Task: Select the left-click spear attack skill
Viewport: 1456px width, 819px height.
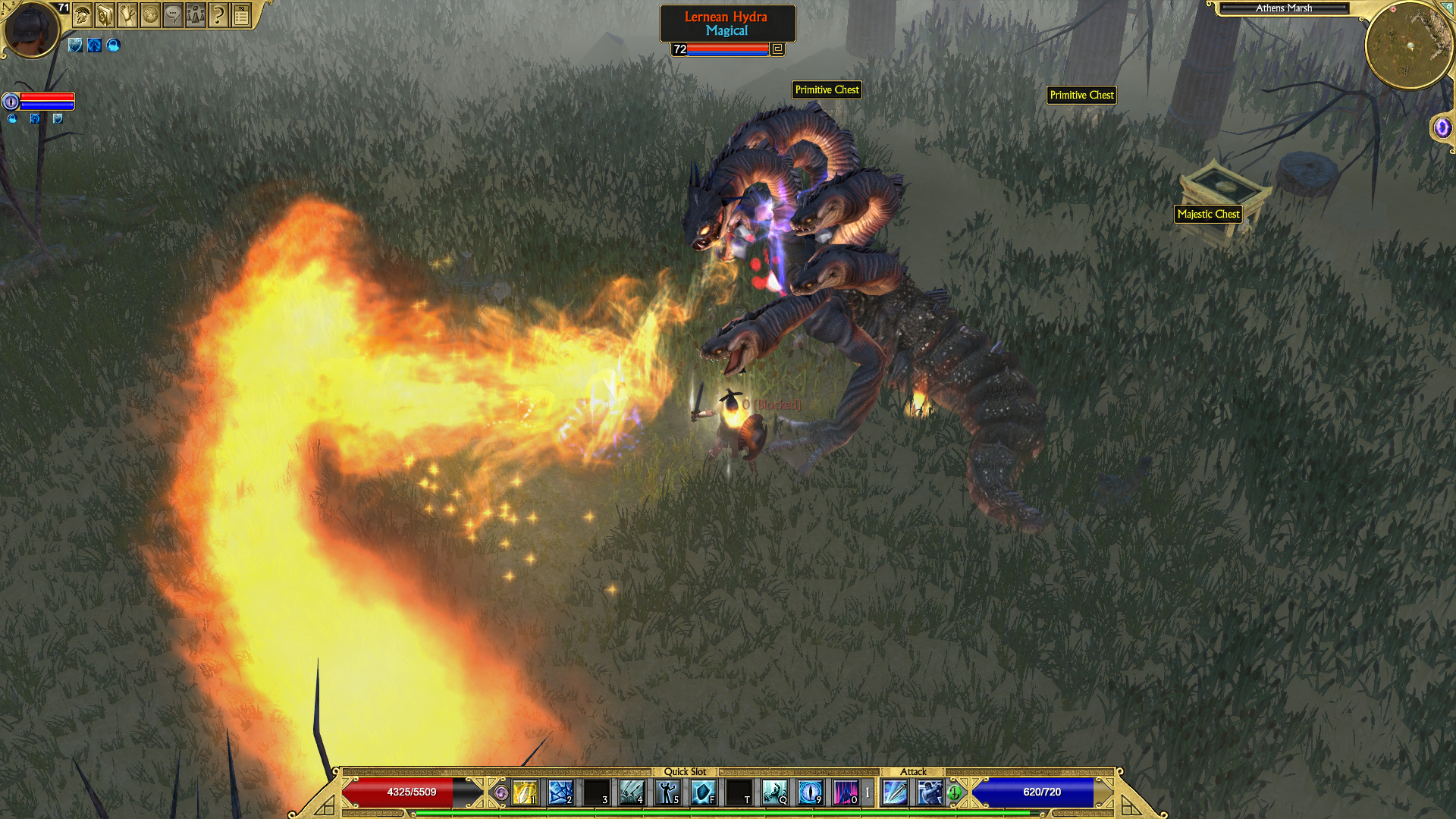Action: pyautogui.click(x=895, y=792)
